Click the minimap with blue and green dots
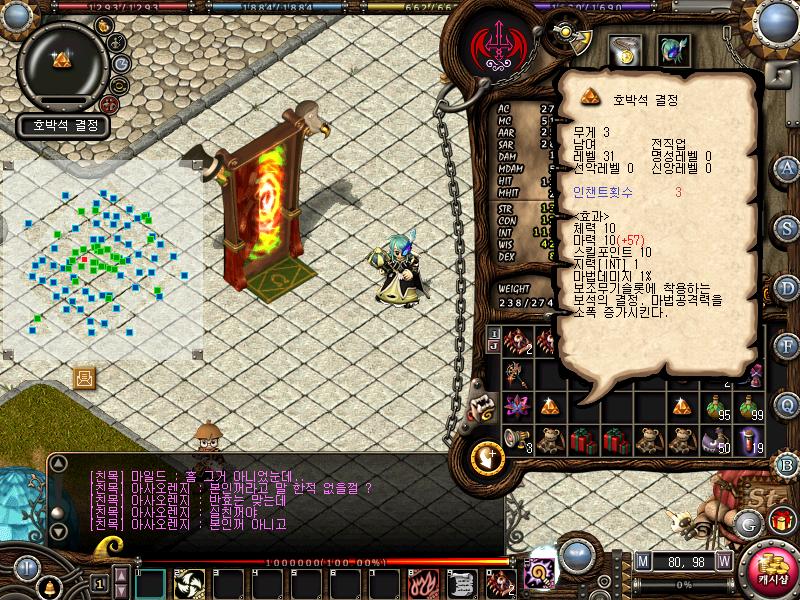Screen dimensions: 800x600 (x=100, y=260)
